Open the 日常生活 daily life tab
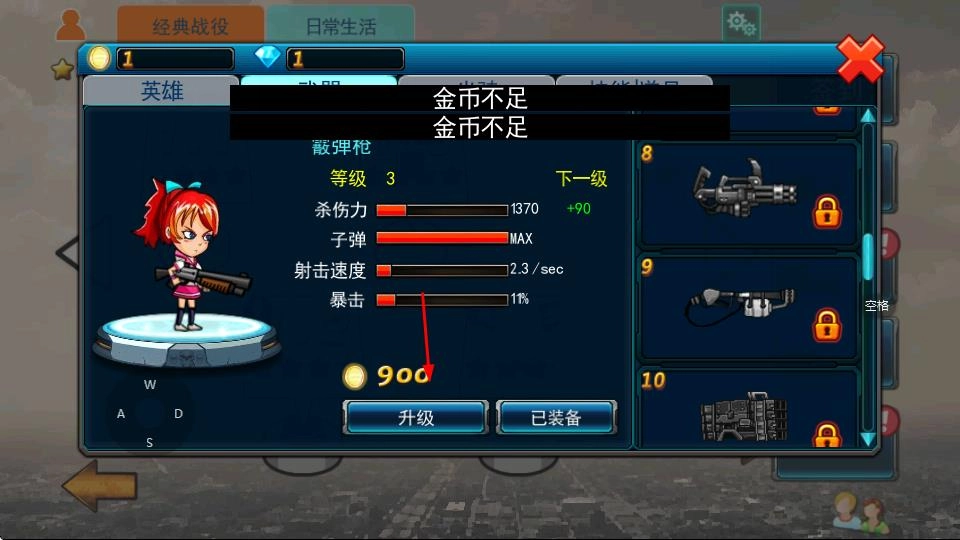The width and height of the screenshot is (960, 540). tap(340, 25)
